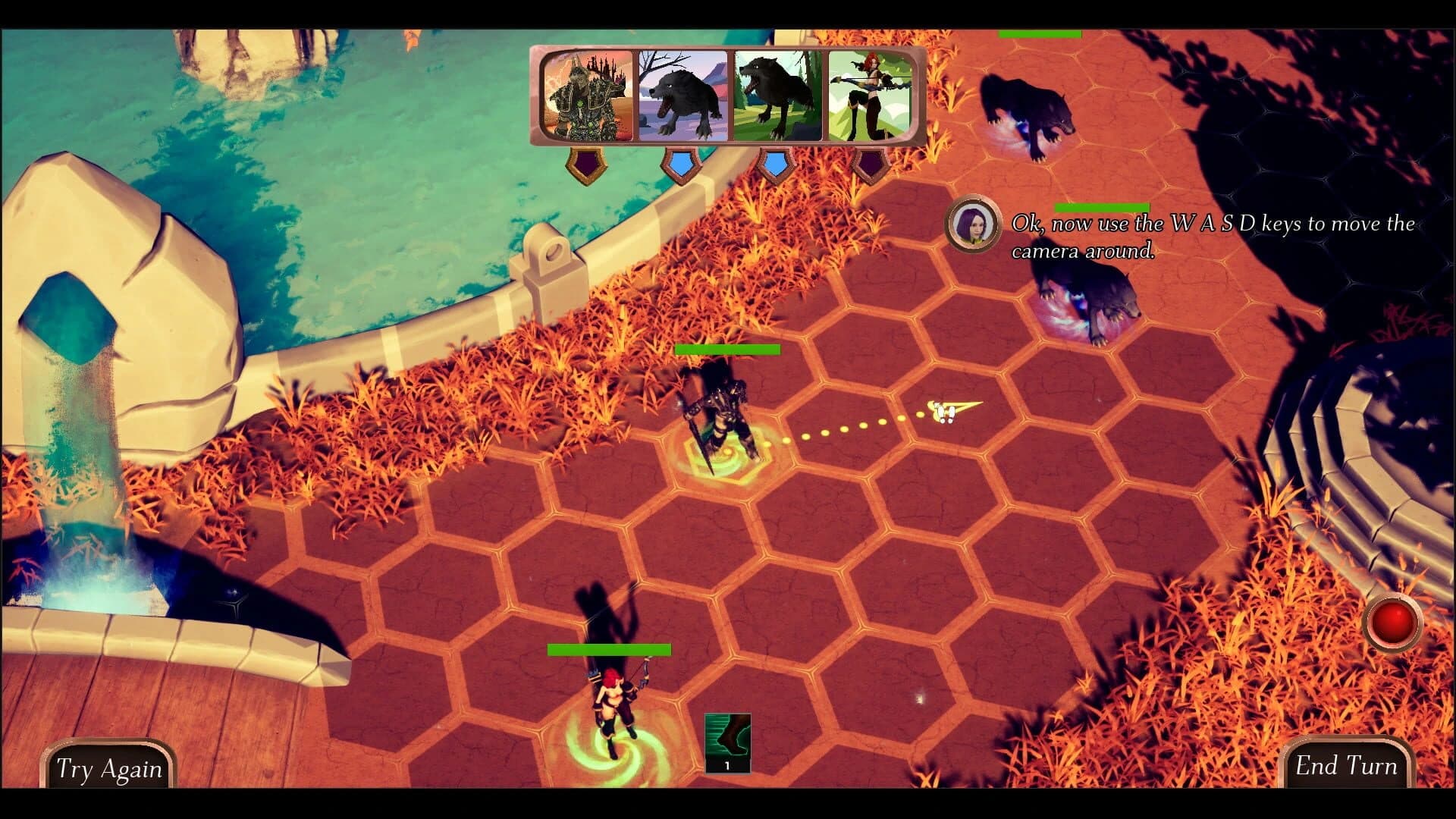
Task: Click the exclamation waypoint marker on the hex grid
Action: pyautogui.click(x=944, y=412)
